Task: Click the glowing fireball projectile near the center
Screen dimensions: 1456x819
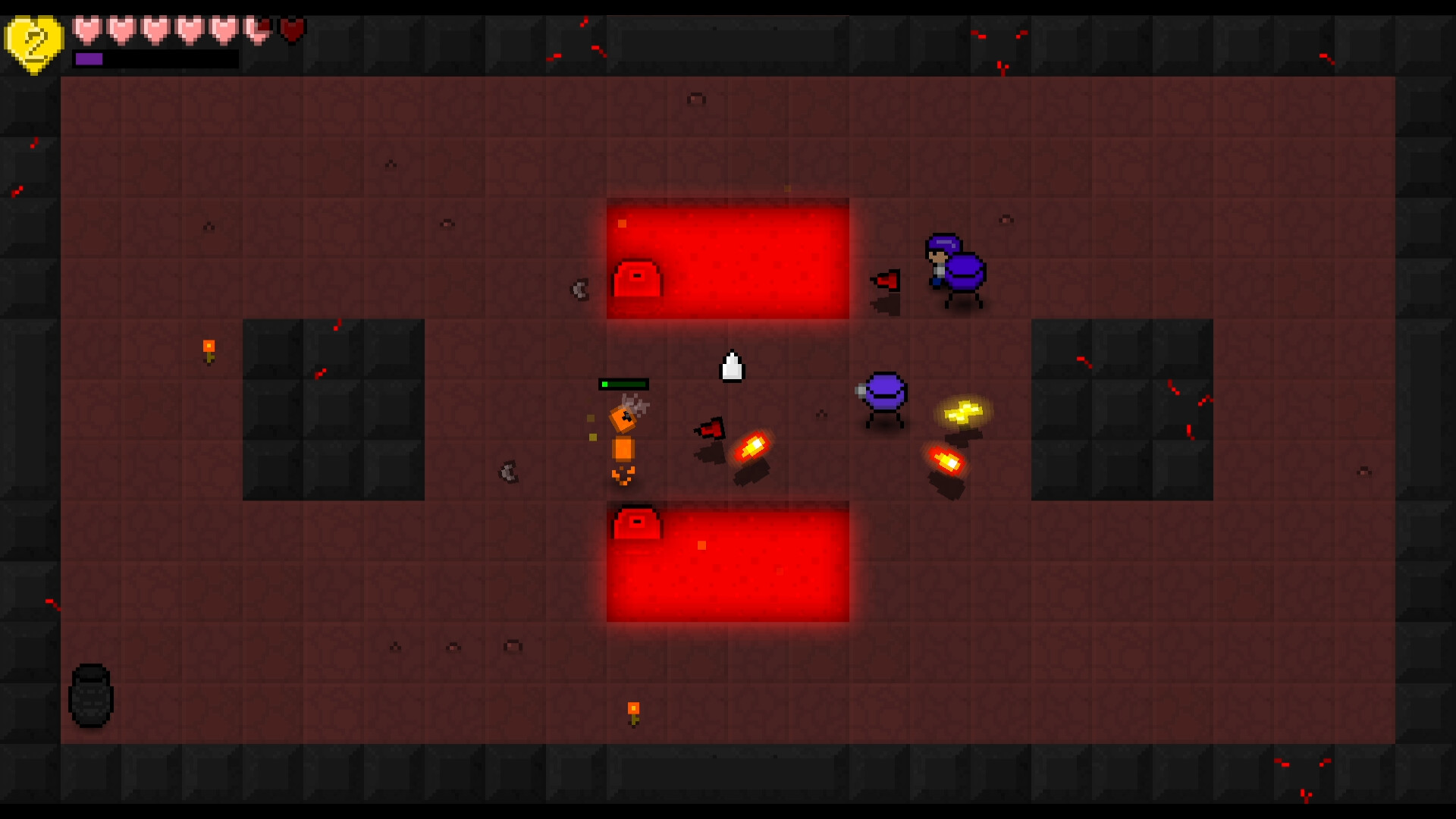Action: point(752,447)
